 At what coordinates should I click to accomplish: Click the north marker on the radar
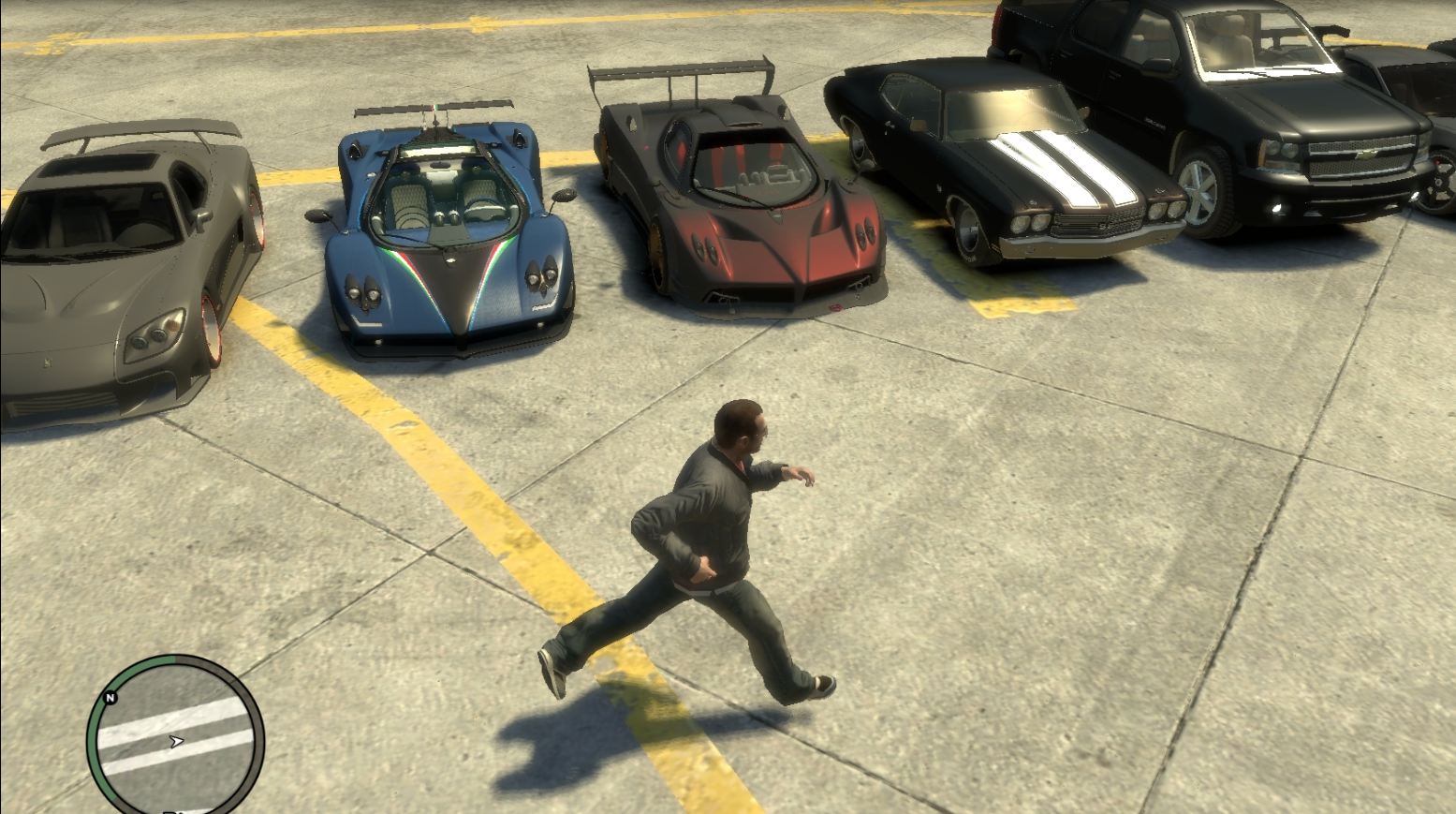pos(110,698)
